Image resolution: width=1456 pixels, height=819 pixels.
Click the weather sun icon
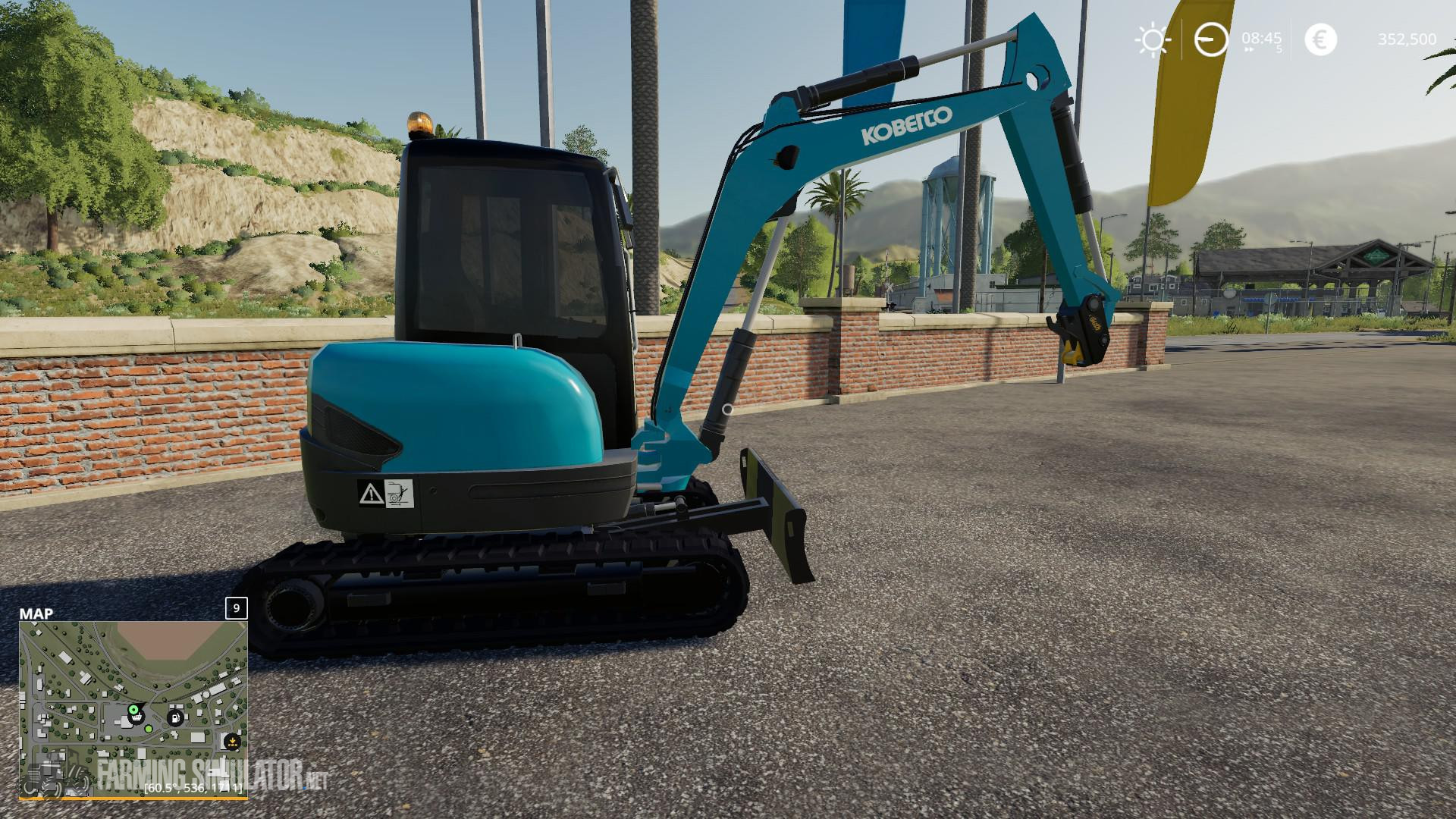[1153, 39]
